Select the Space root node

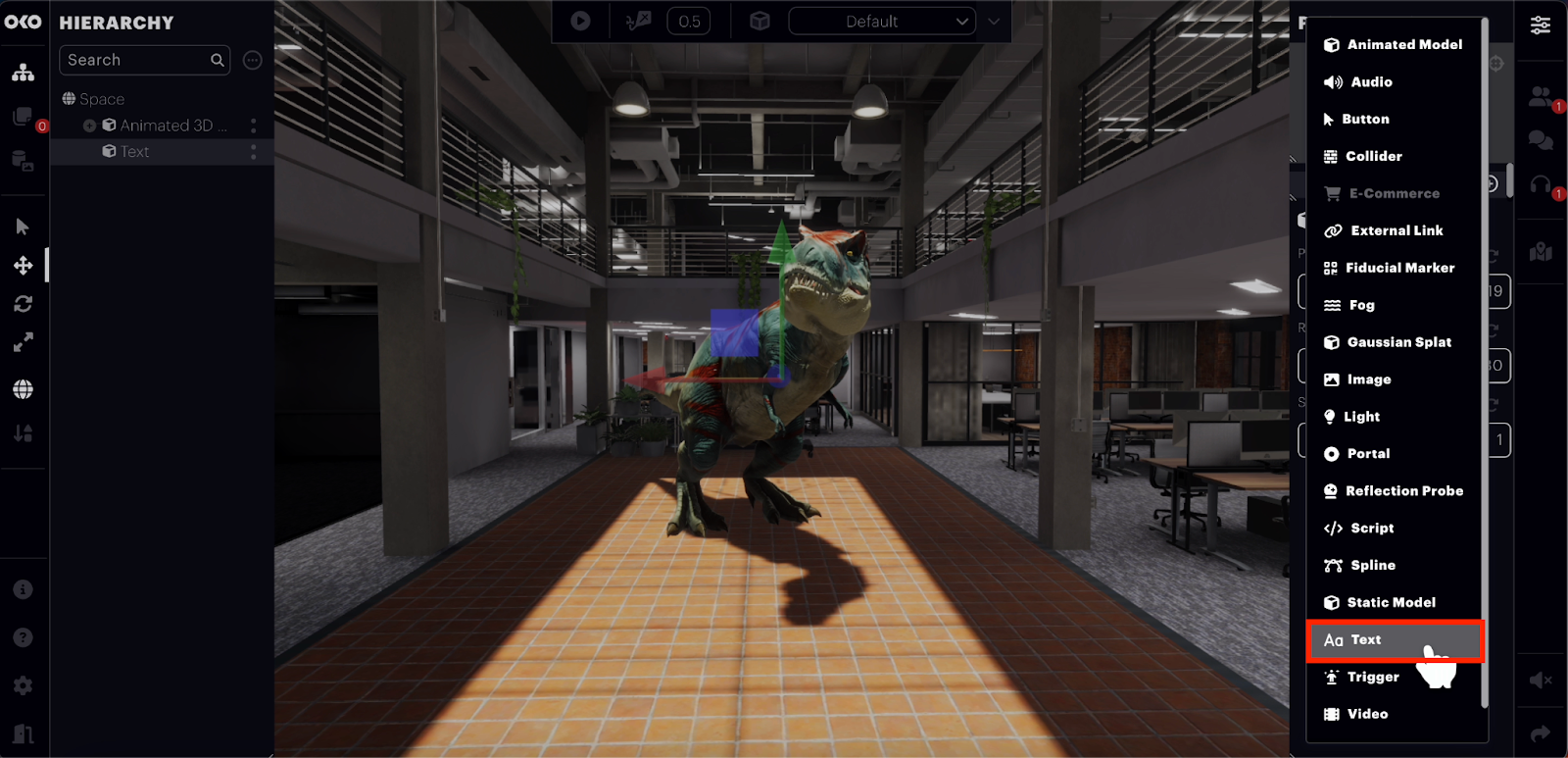click(101, 99)
